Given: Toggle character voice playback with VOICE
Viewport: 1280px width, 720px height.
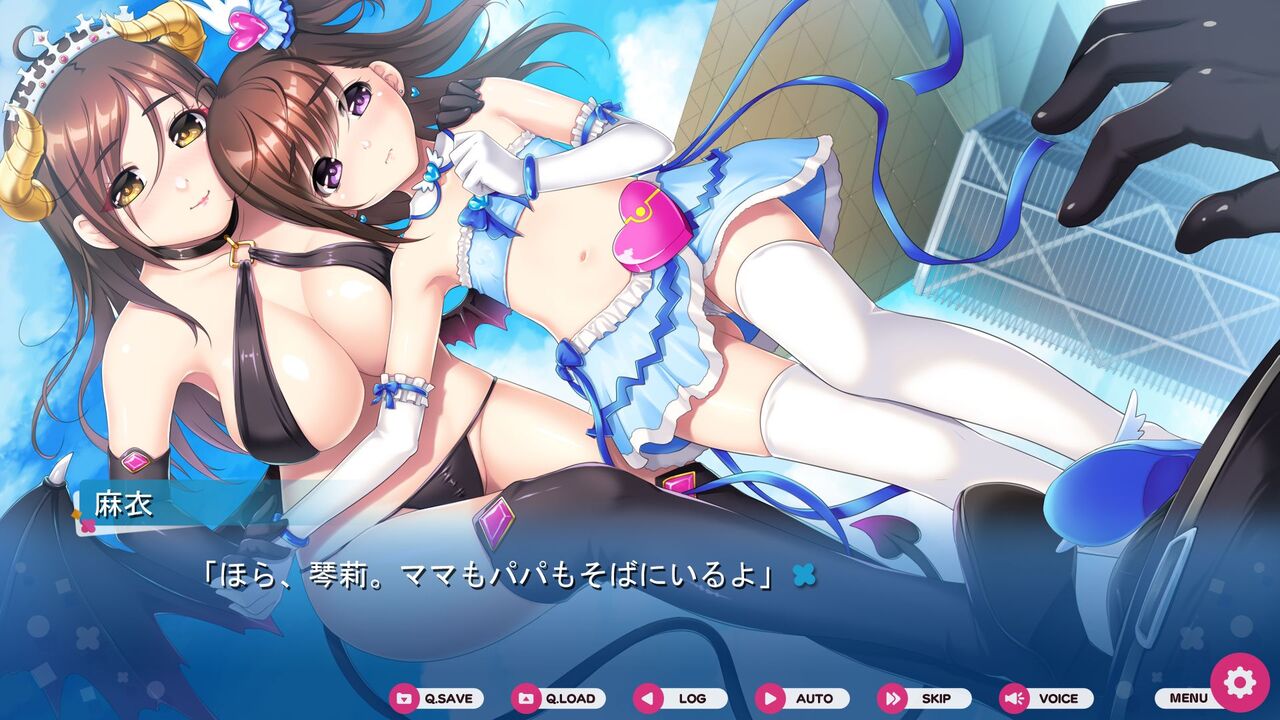Looking at the screenshot, I should [x=1046, y=699].
